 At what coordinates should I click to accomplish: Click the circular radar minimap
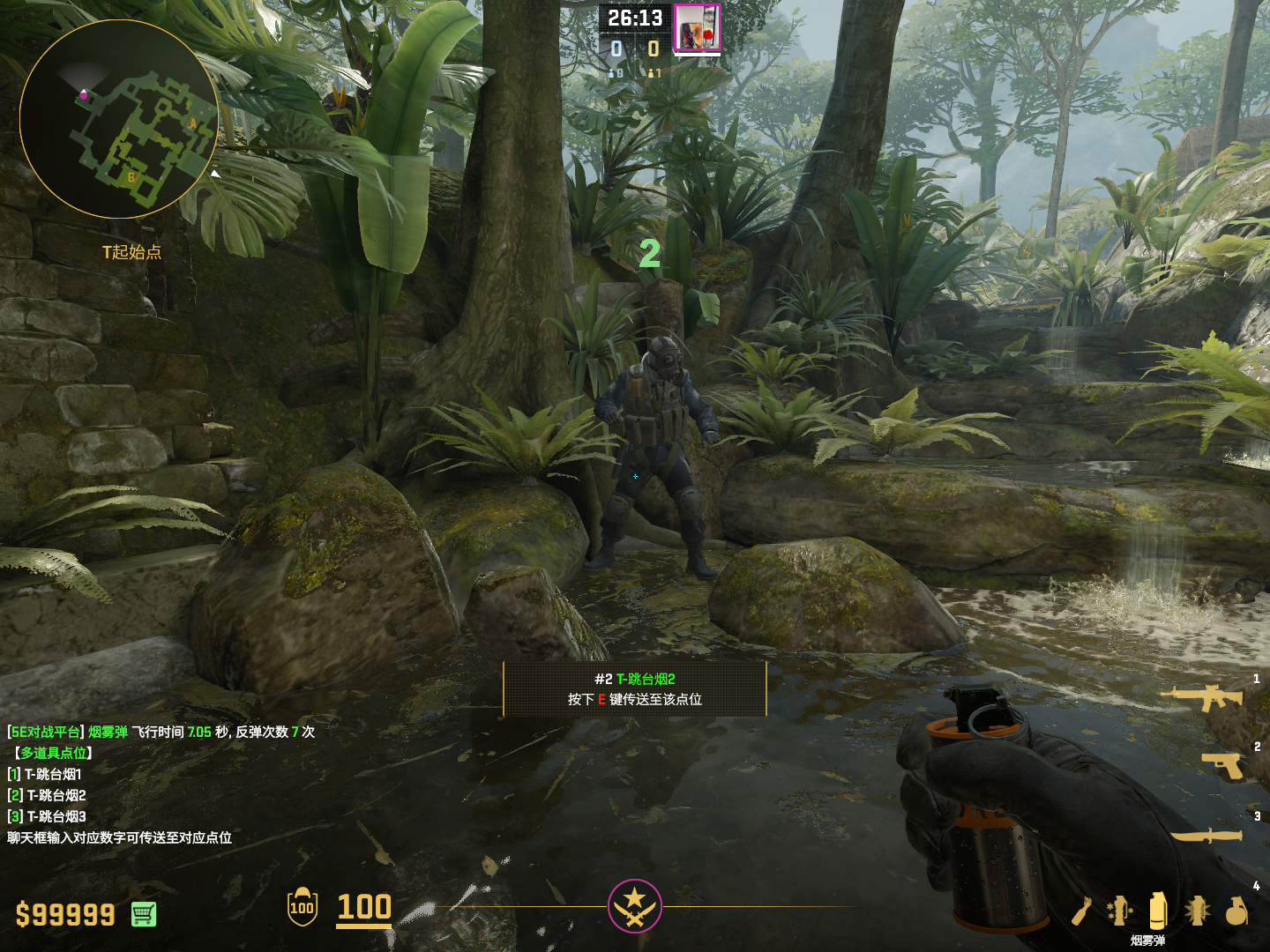click(x=119, y=119)
